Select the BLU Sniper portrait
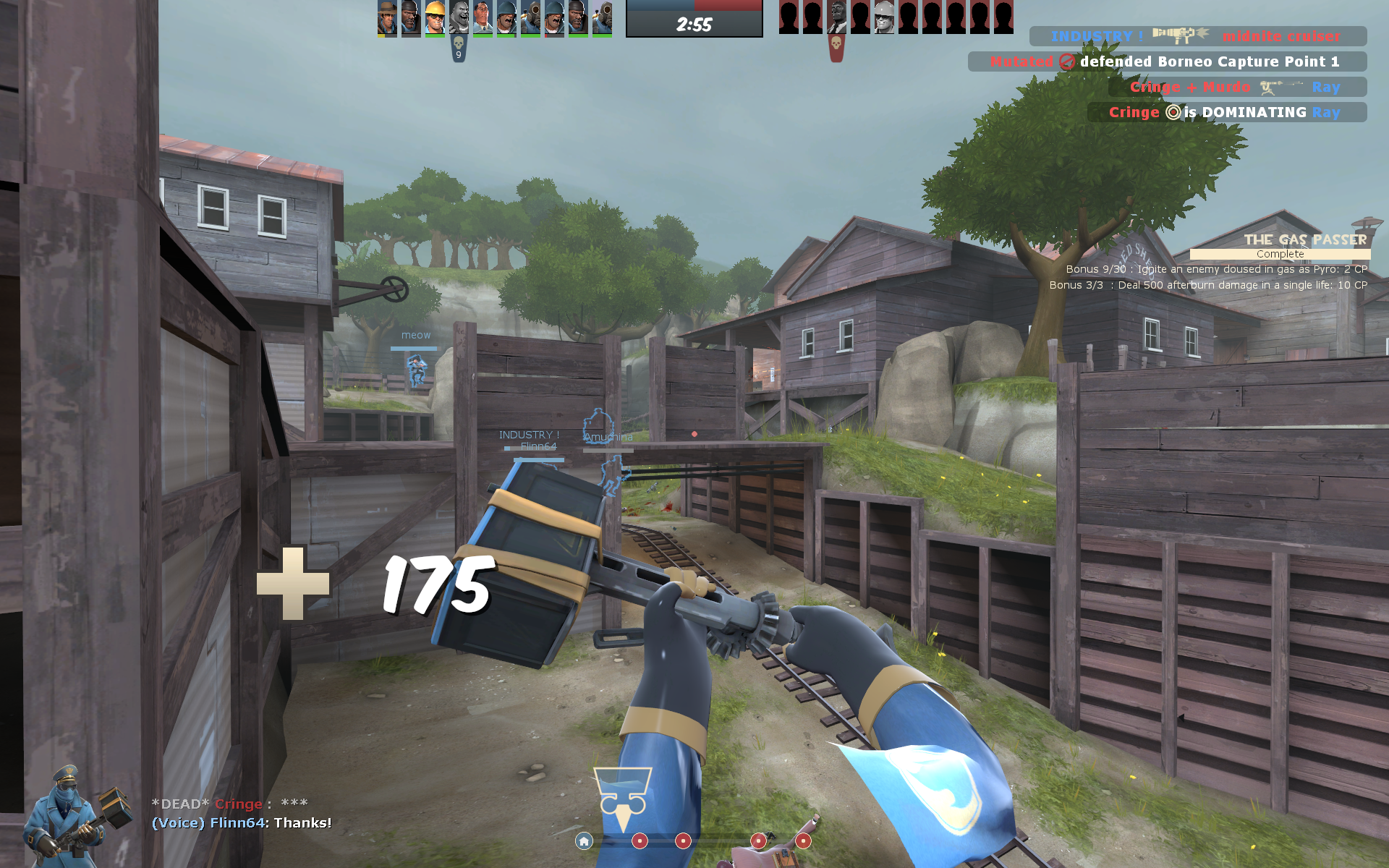1389x868 pixels. (388, 17)
